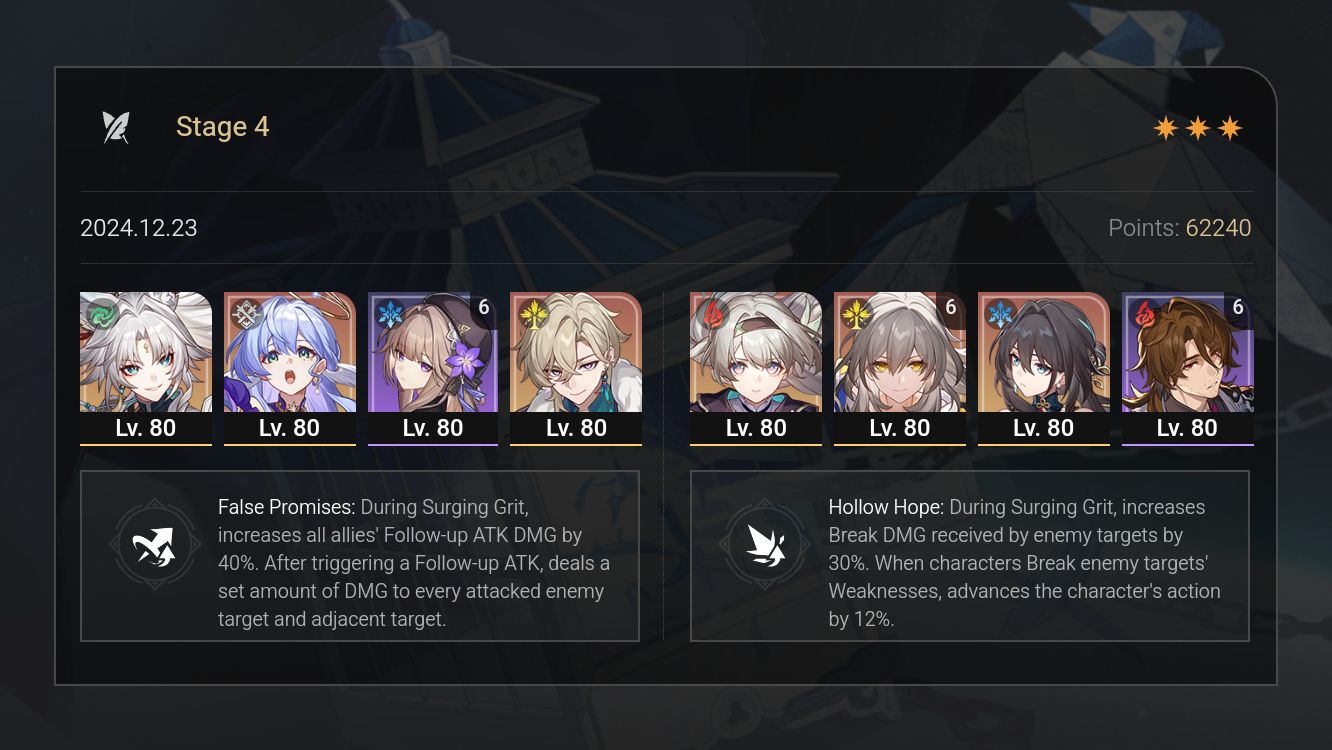Image resolution: width=1332 pixels, height=750 pixels.
Task: Click the date 2024.12.23
Action: pyautogui.click(x=138, y=228)
